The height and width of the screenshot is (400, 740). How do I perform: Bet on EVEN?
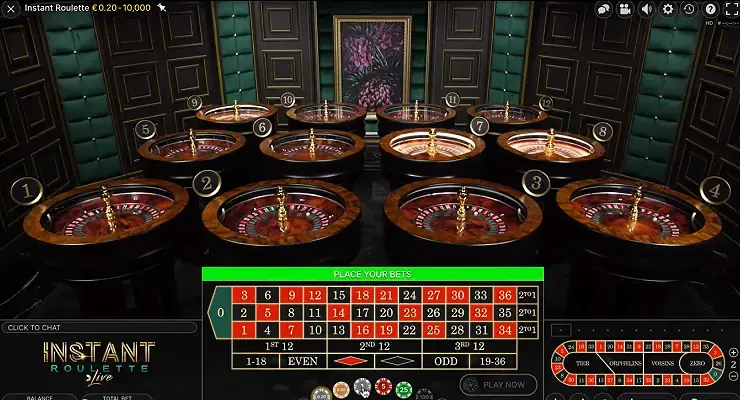pyautogui.click(x=303, y=360)
